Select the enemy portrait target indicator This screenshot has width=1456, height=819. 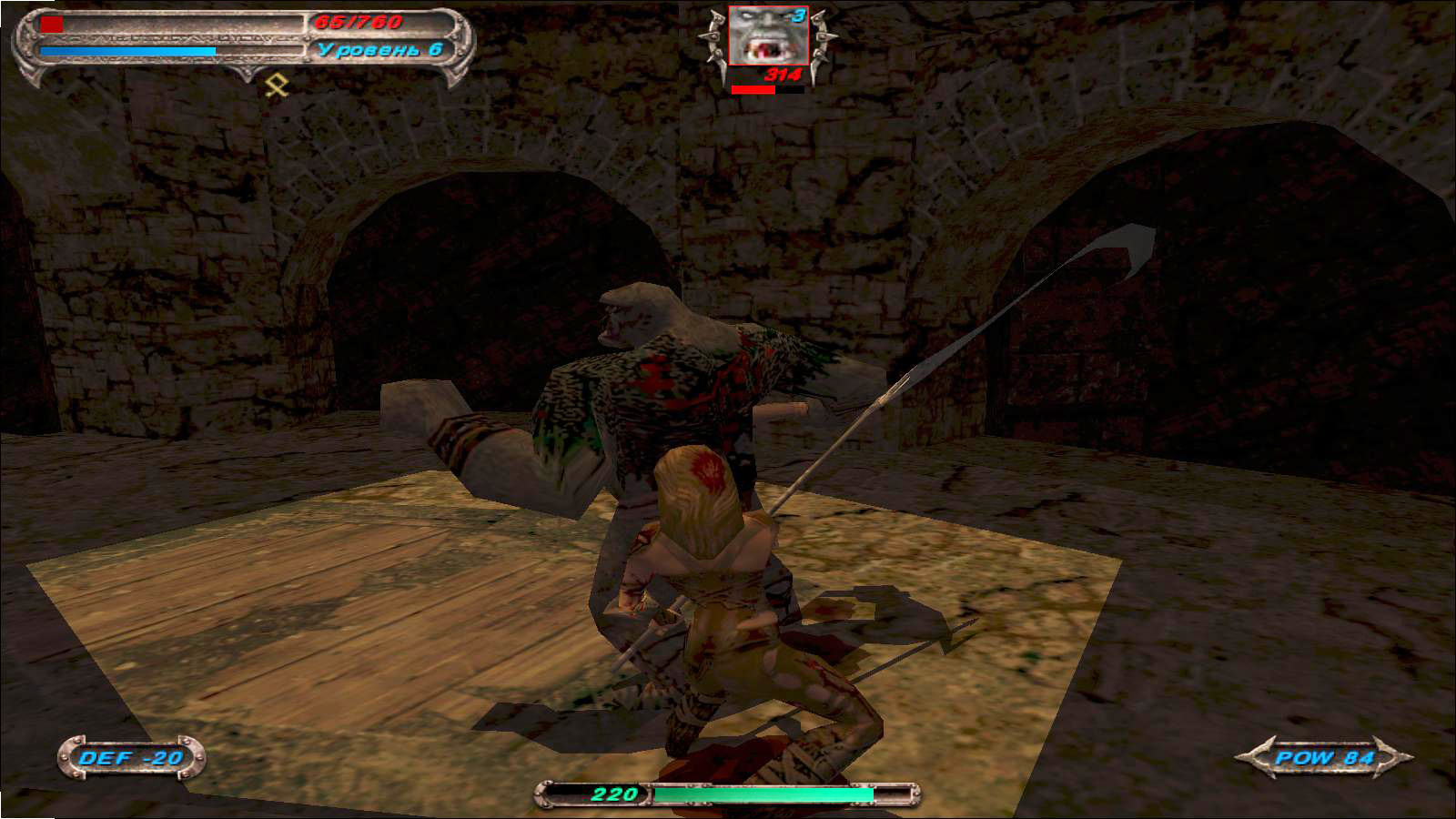(767, 36)
